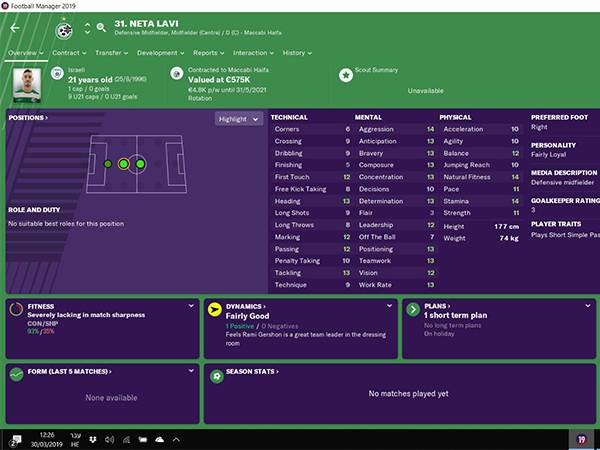
Task: Open the Highlight dropdown
Action: point(239,118)
